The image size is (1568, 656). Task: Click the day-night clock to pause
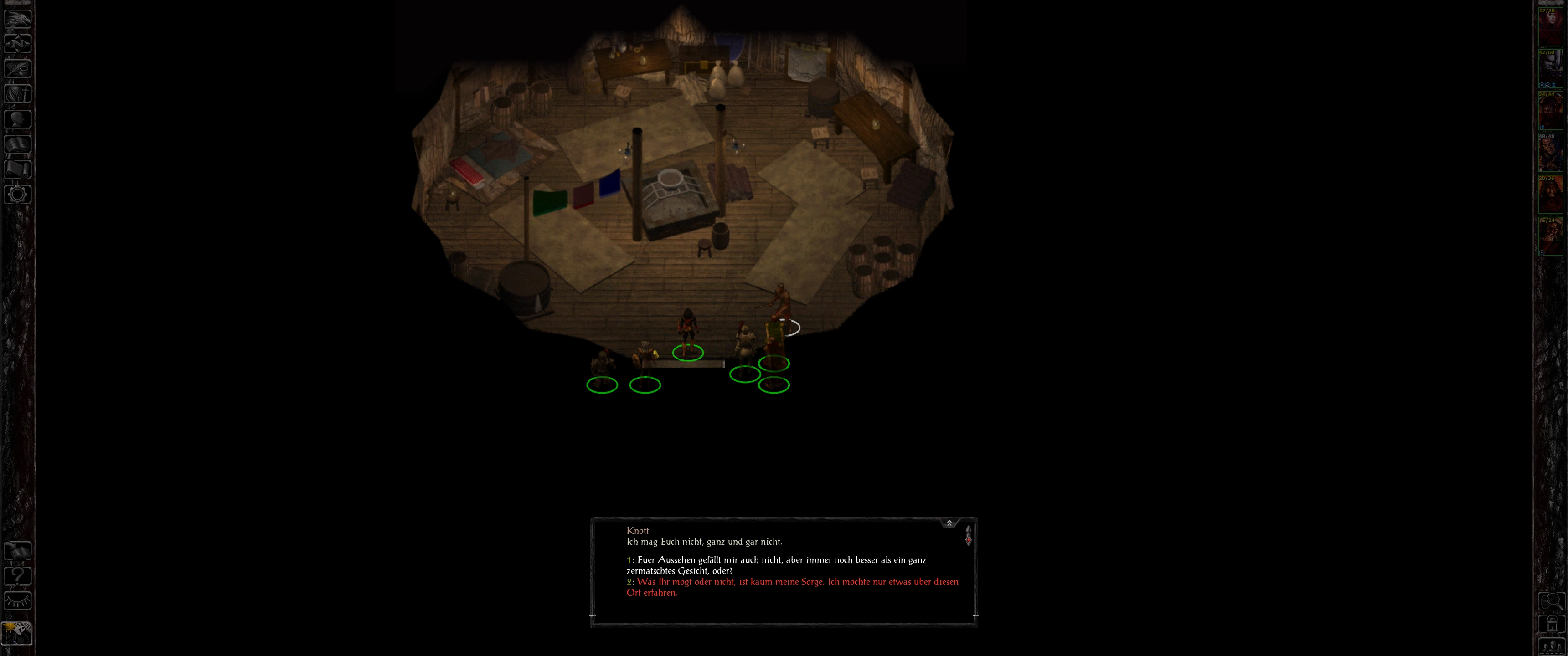click(17, 633)
